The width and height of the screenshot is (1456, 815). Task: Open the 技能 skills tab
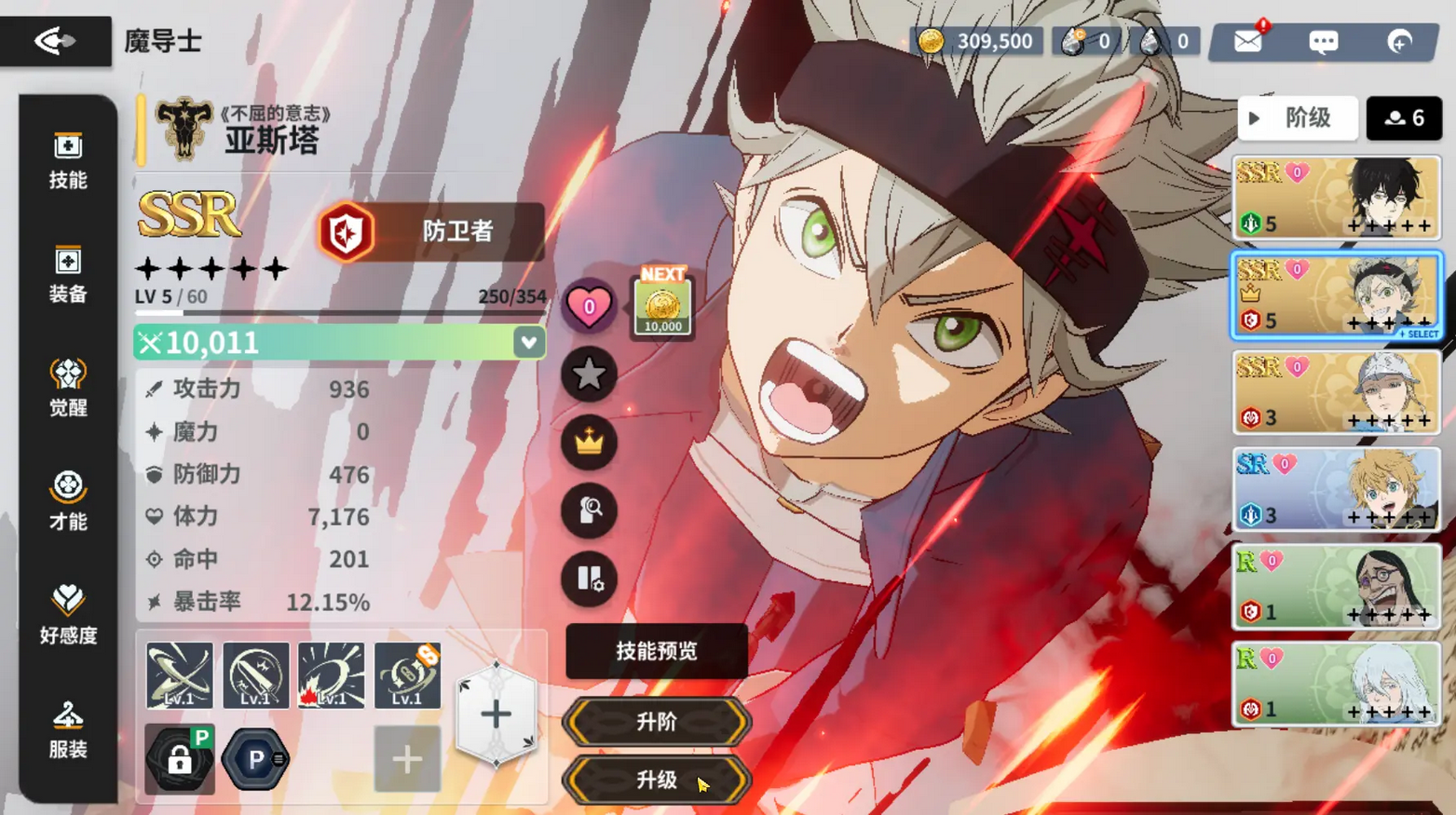click(68, 160)
